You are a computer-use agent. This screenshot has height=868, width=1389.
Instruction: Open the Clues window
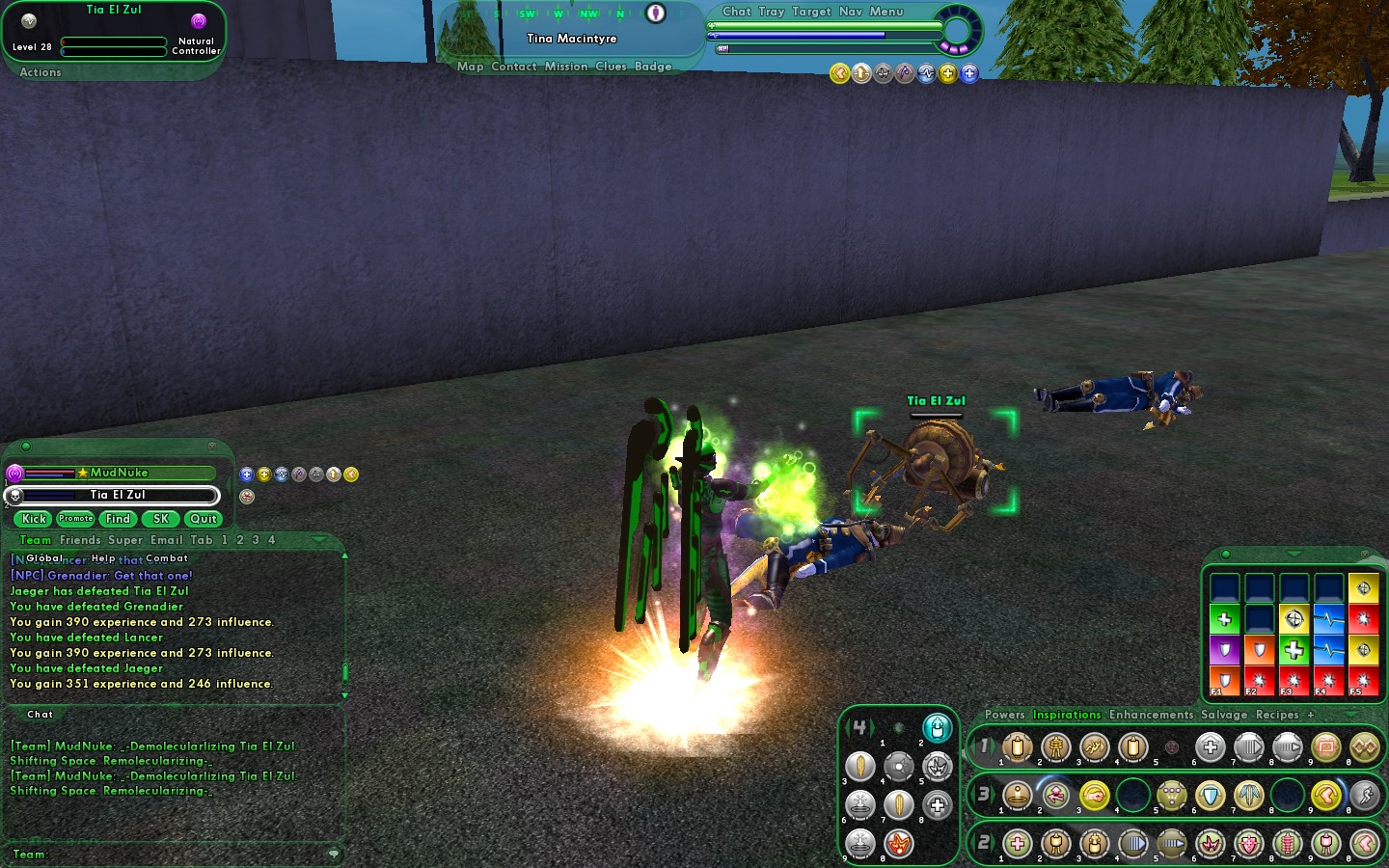[611, 67]
